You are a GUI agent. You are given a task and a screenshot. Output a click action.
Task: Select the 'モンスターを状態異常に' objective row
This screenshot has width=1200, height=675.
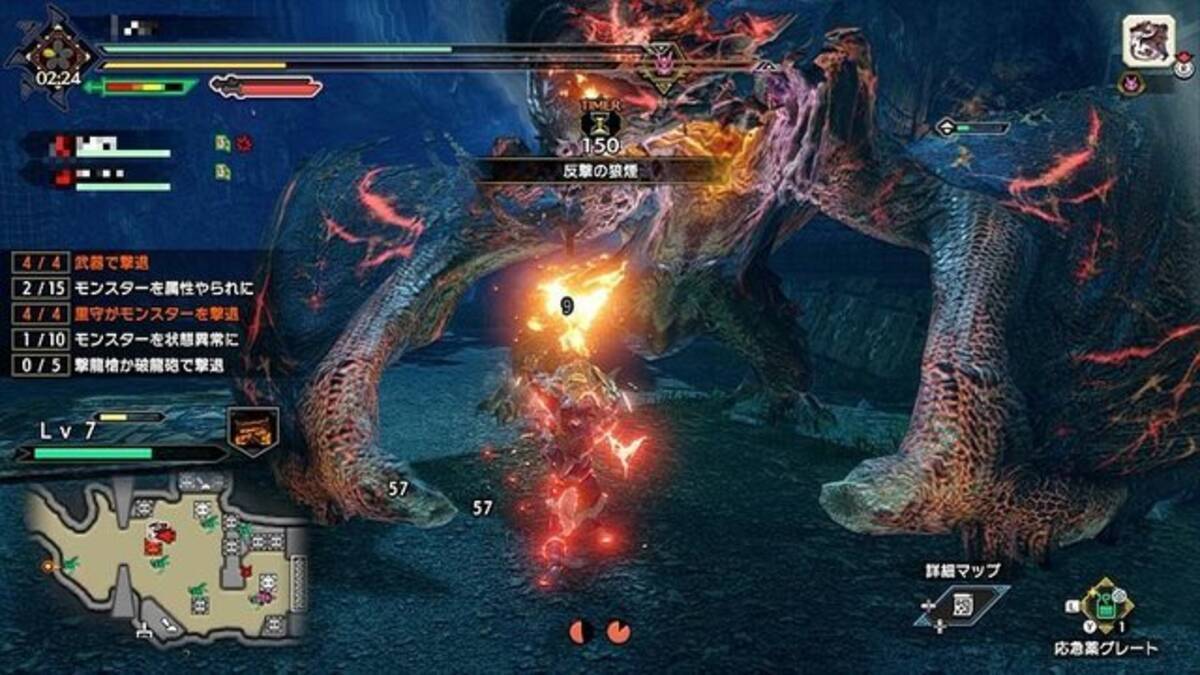coord(130,340)
